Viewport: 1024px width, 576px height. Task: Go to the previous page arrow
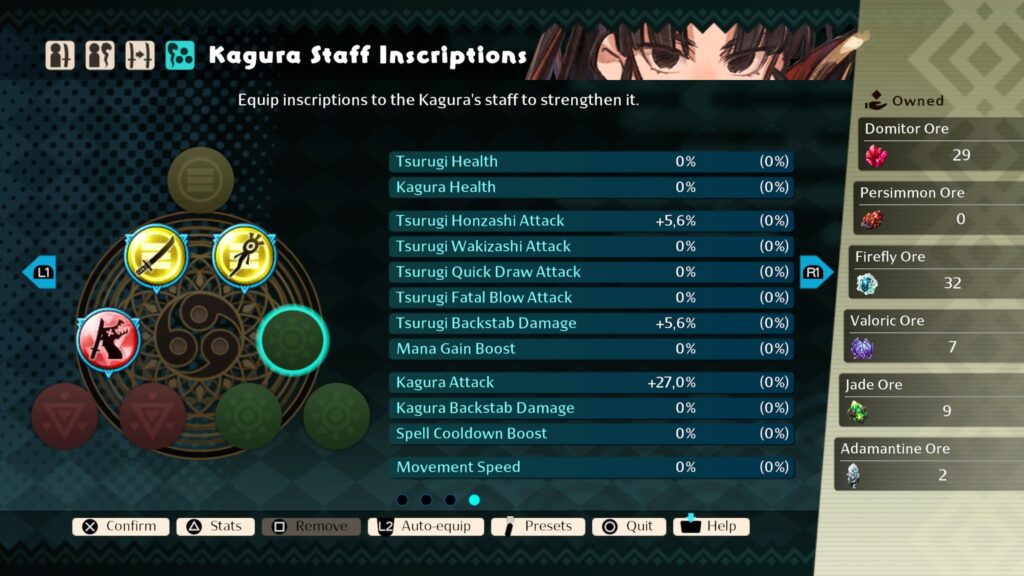click(x=40, y=272)
